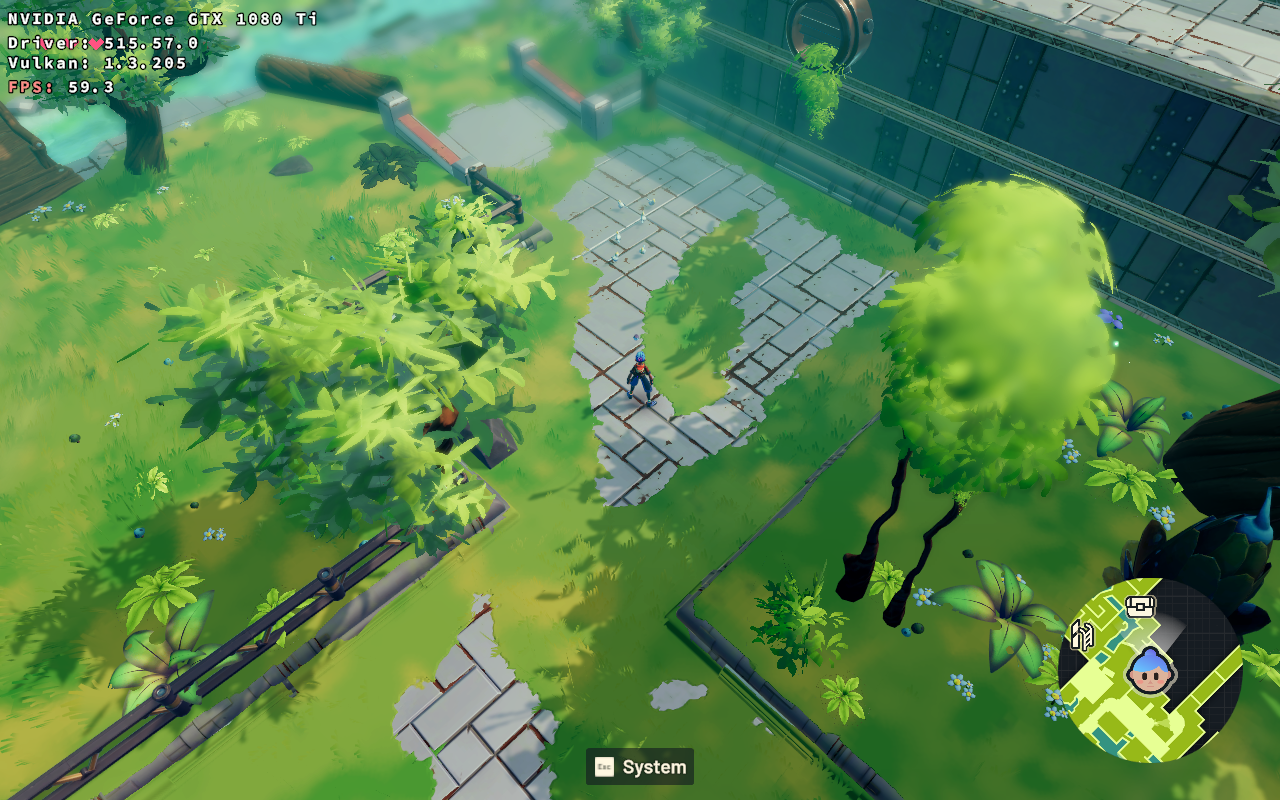This screenshot has height=800, width=1280.
Task: Click the treasure chest marker on the minimap
Action: (x=1140, y=606)
